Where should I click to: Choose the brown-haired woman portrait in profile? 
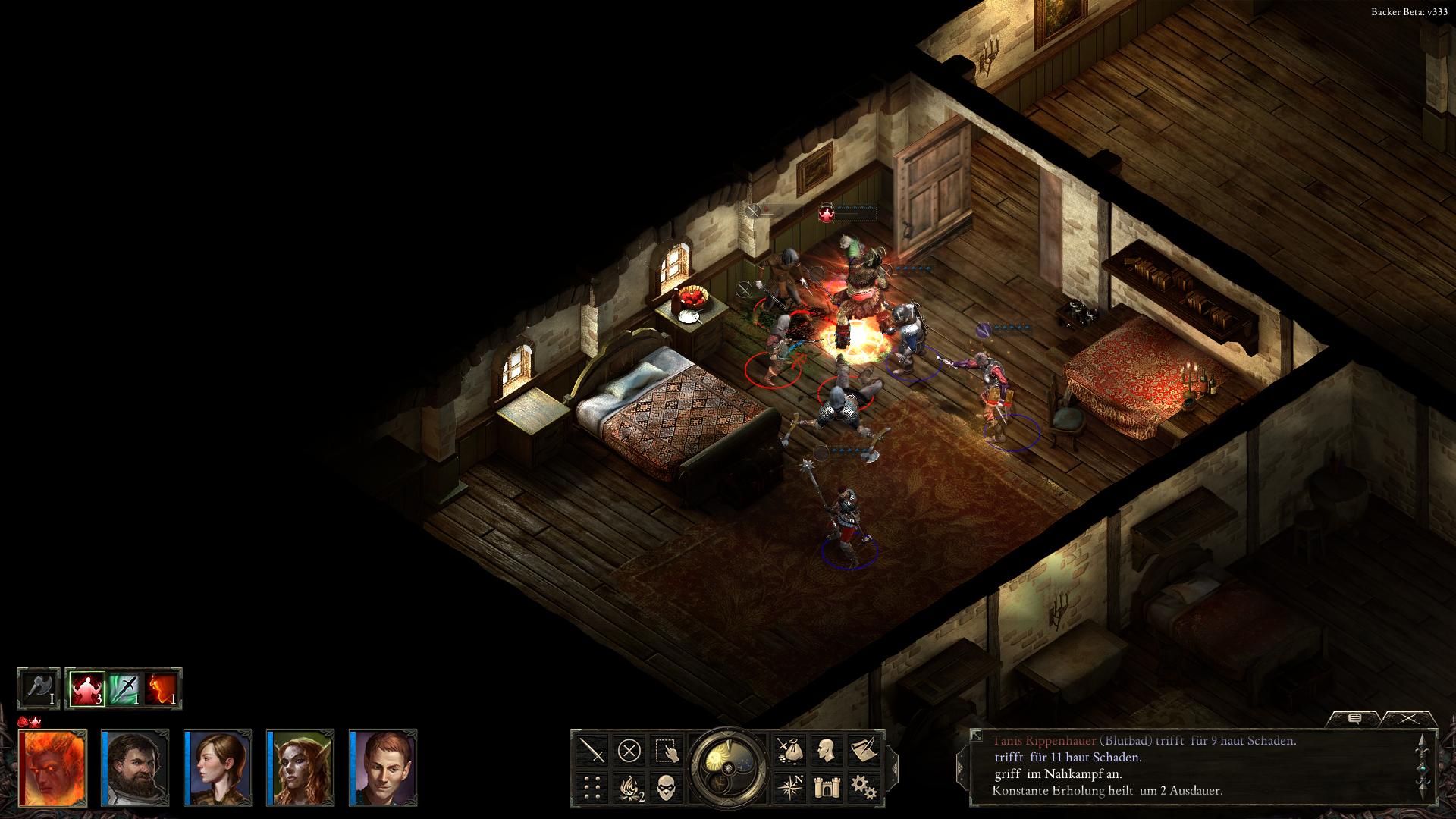click(x=218, y=767)
